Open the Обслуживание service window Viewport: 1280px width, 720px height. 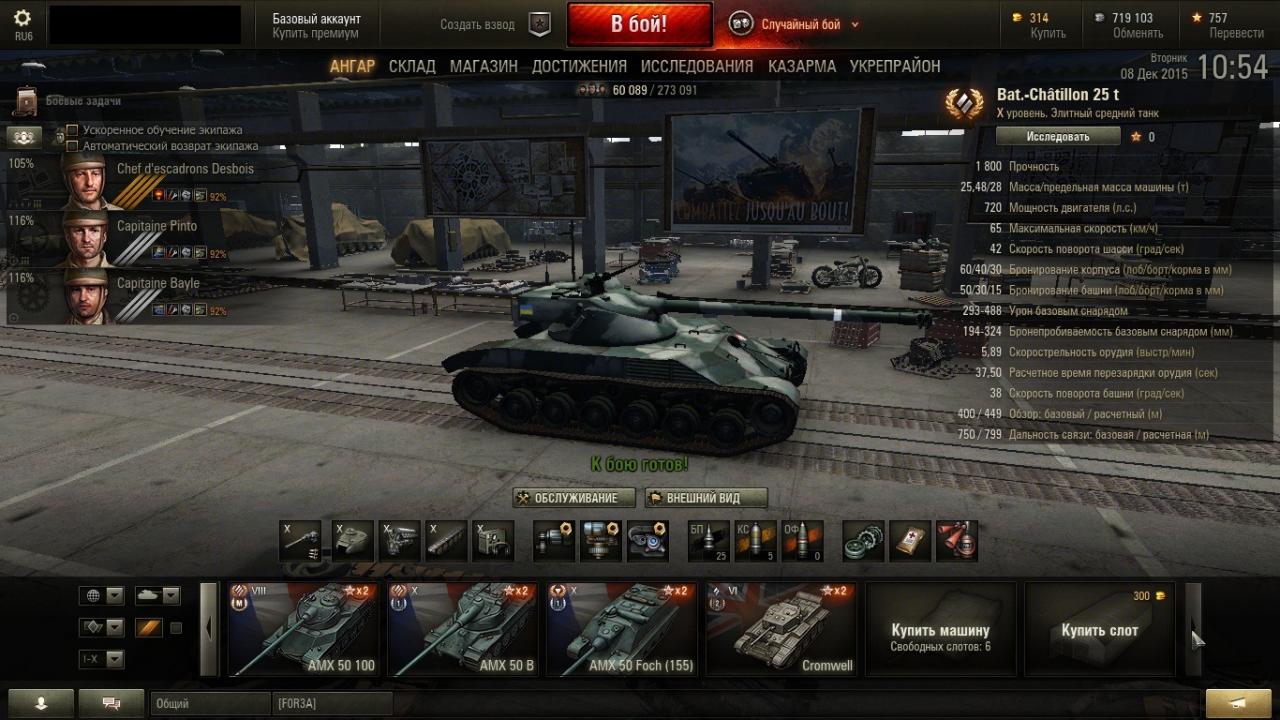click(x=574, y=498)
